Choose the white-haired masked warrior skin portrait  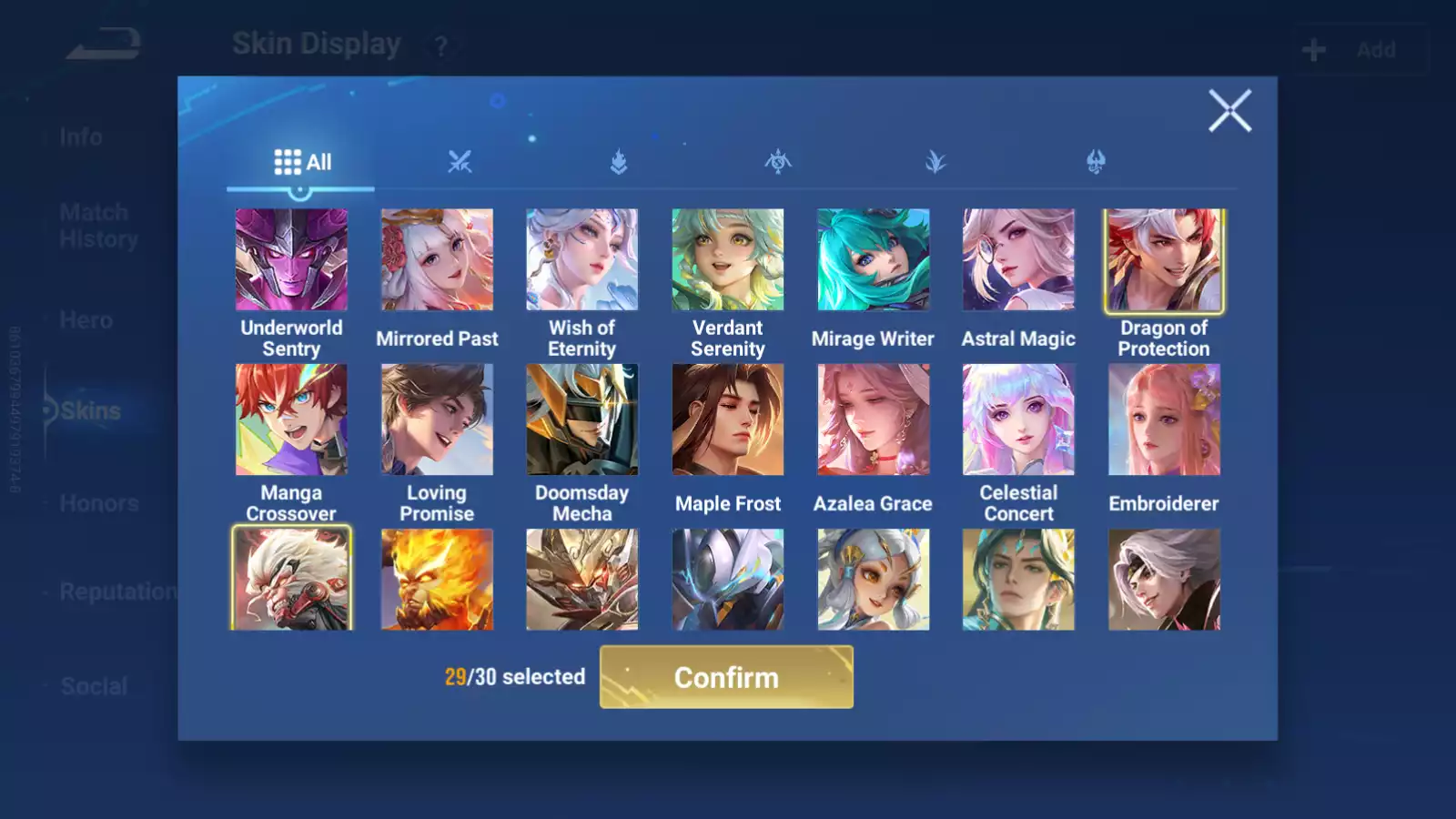[x=291, y=580]
